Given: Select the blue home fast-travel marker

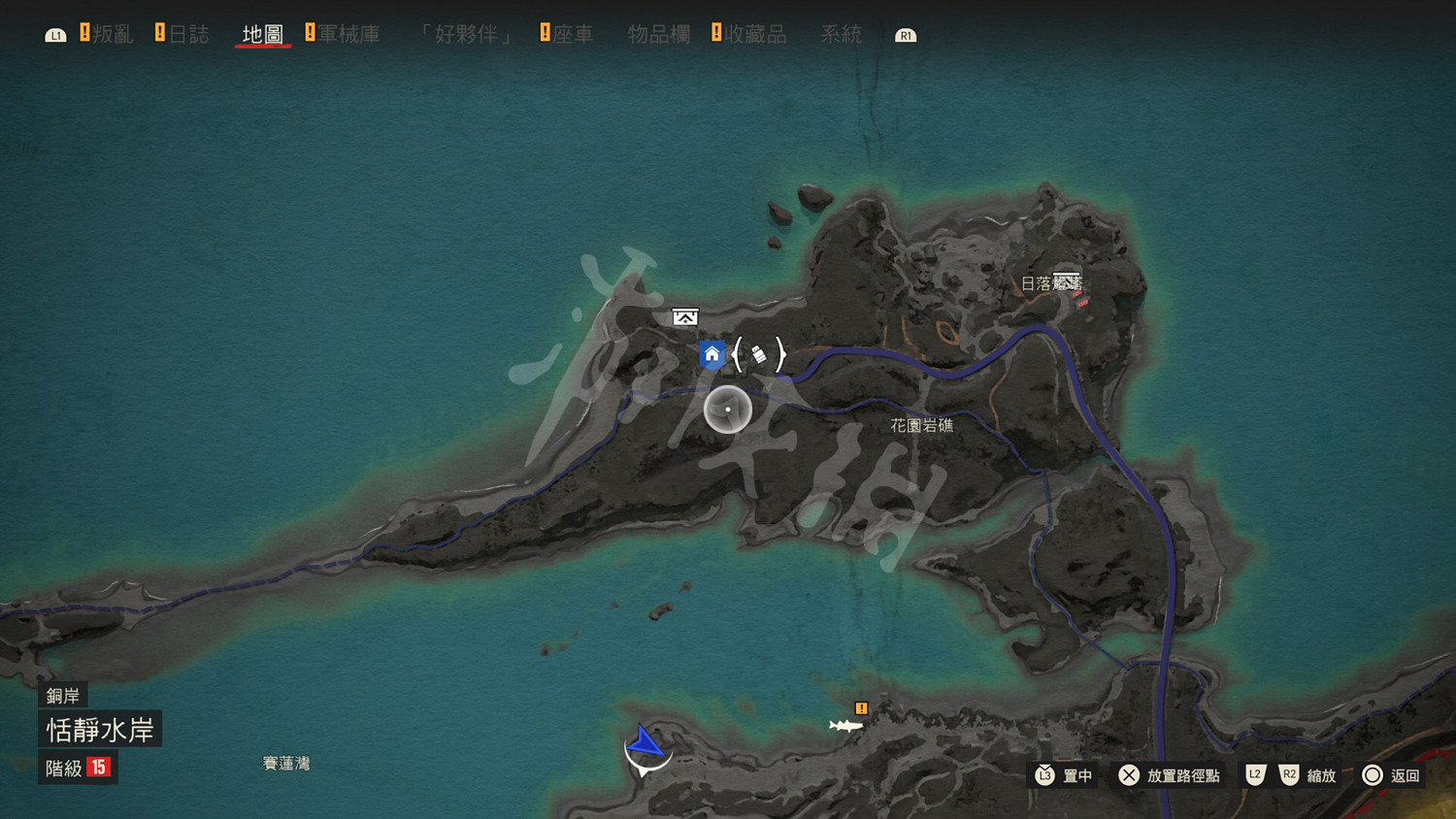Looking at the screenshot, I should tap(712, 354).
